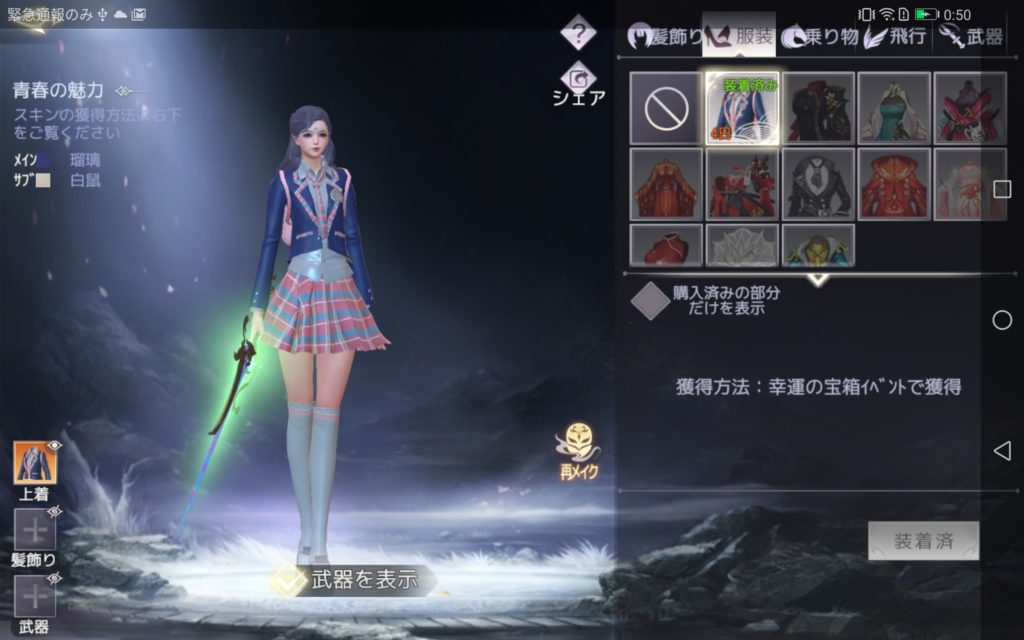Screen dimensions: 1024x640
Task: Tap the Android back navigation triangle
Action: [1002, 451]
